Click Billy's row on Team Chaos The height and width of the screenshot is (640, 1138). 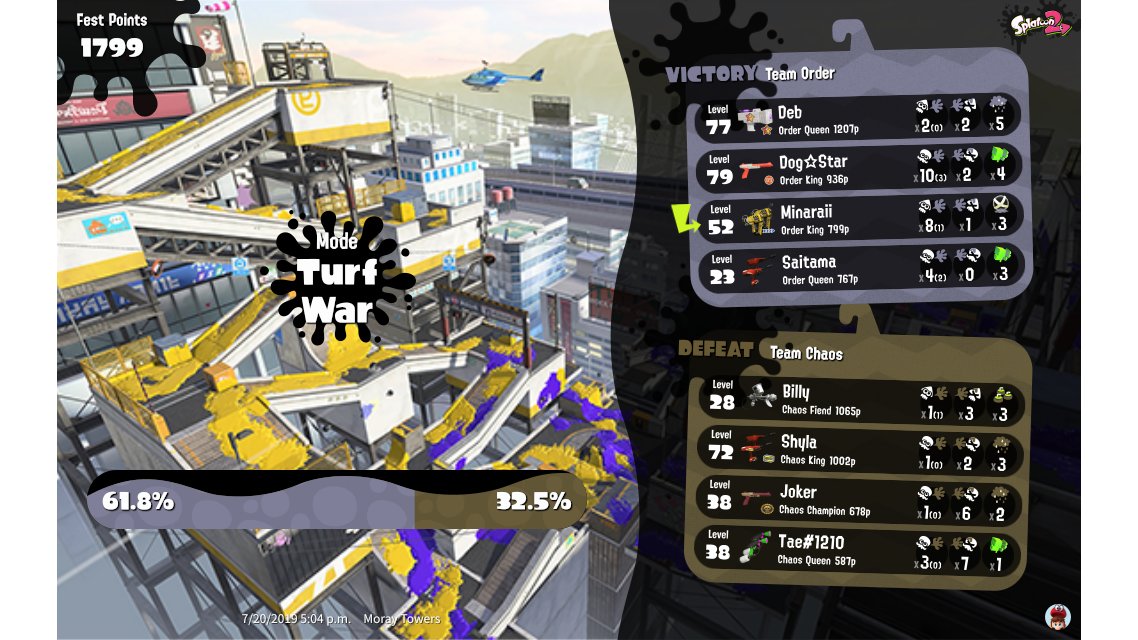860,399
